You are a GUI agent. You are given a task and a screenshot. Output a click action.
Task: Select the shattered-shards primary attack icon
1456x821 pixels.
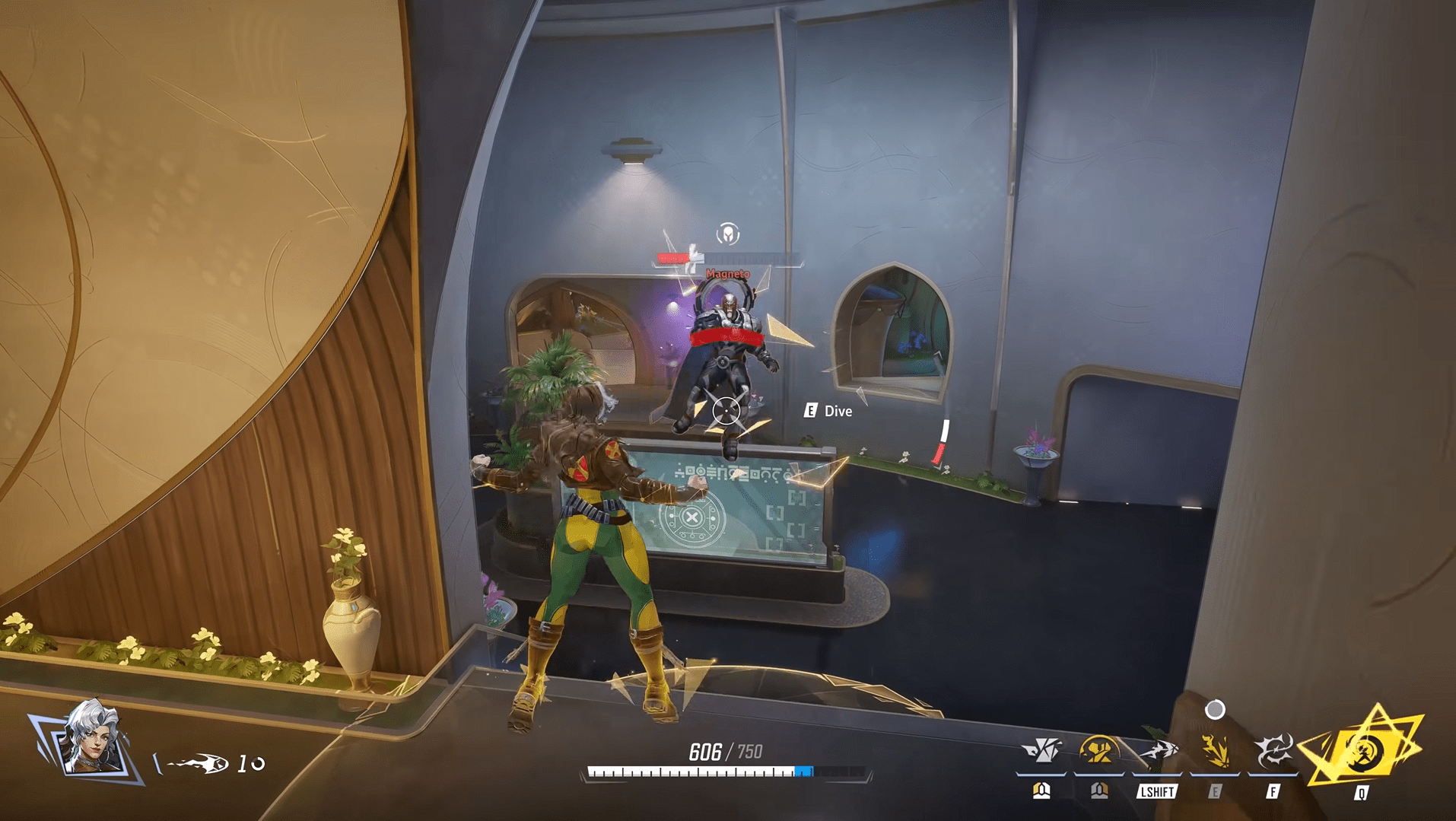pos(1041,751)
